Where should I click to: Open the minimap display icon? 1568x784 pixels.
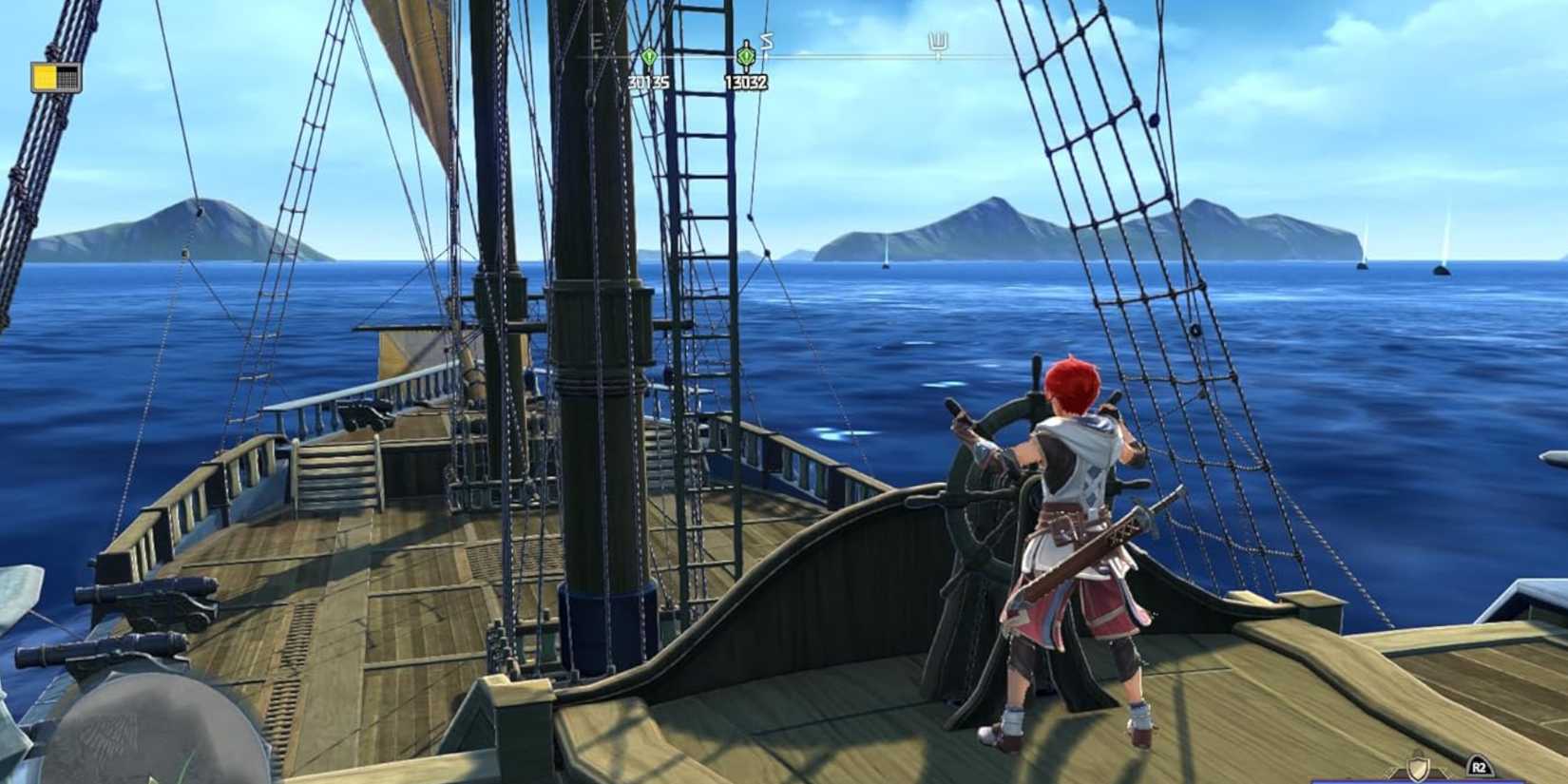pyautogui.click(x=57, y=76)
